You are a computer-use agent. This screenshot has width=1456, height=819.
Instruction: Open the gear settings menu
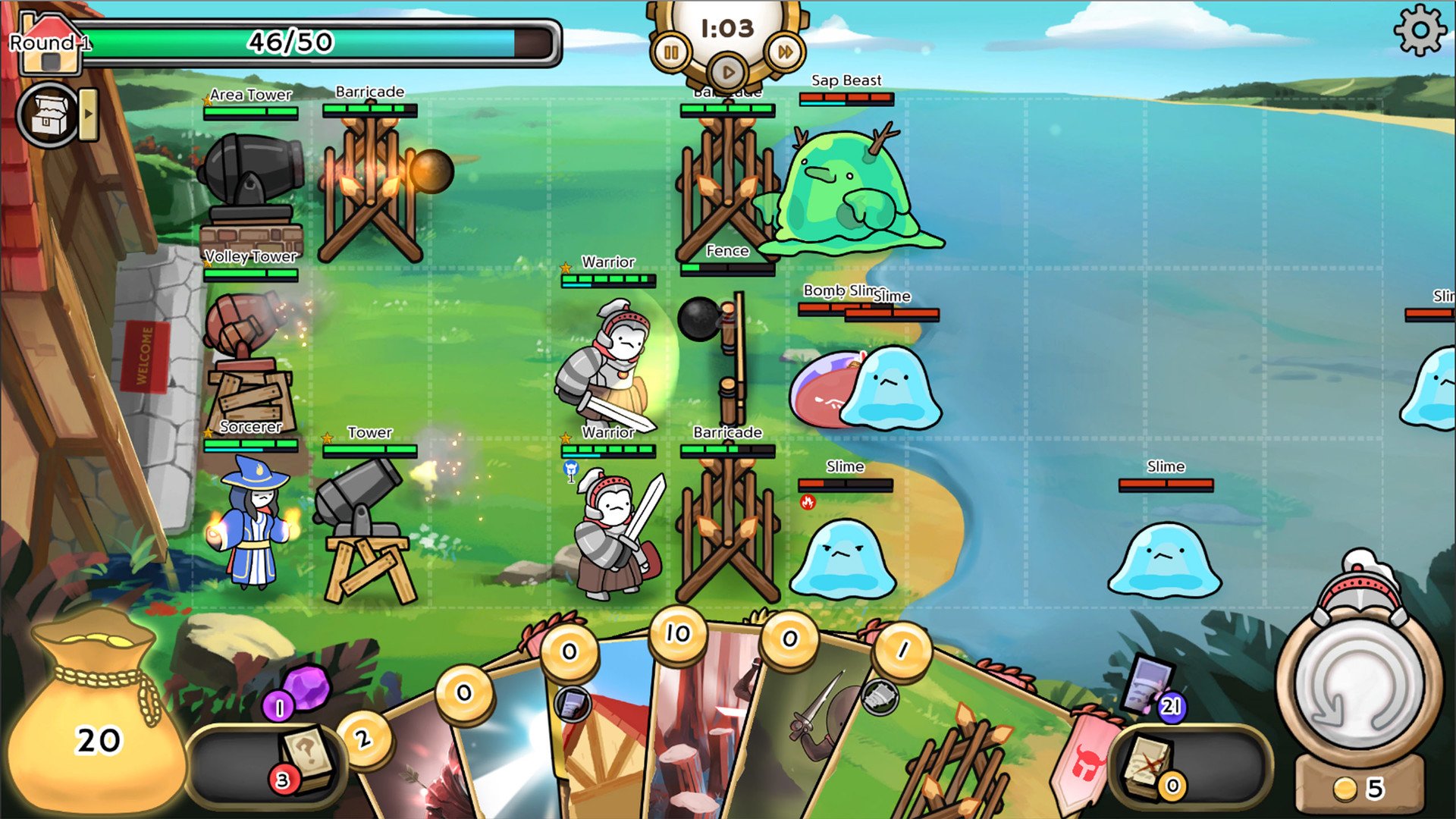pos(1420,31)
